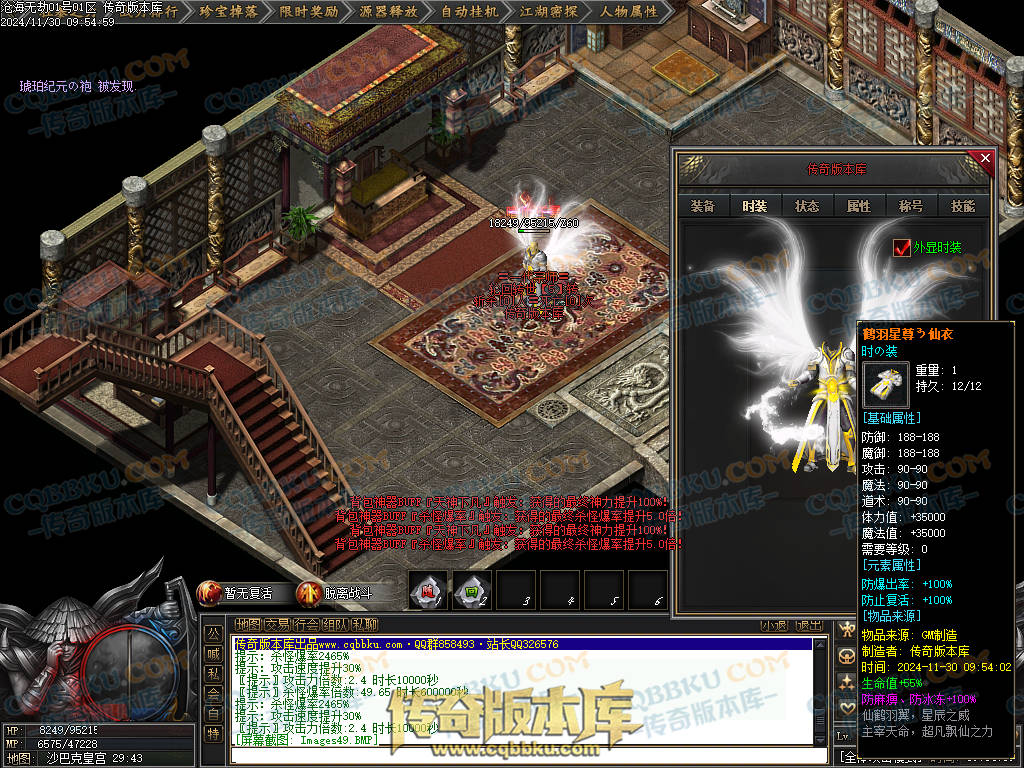
Task: Open the 珍宝掉落 treasure drop menu
Action: point(228,12)
